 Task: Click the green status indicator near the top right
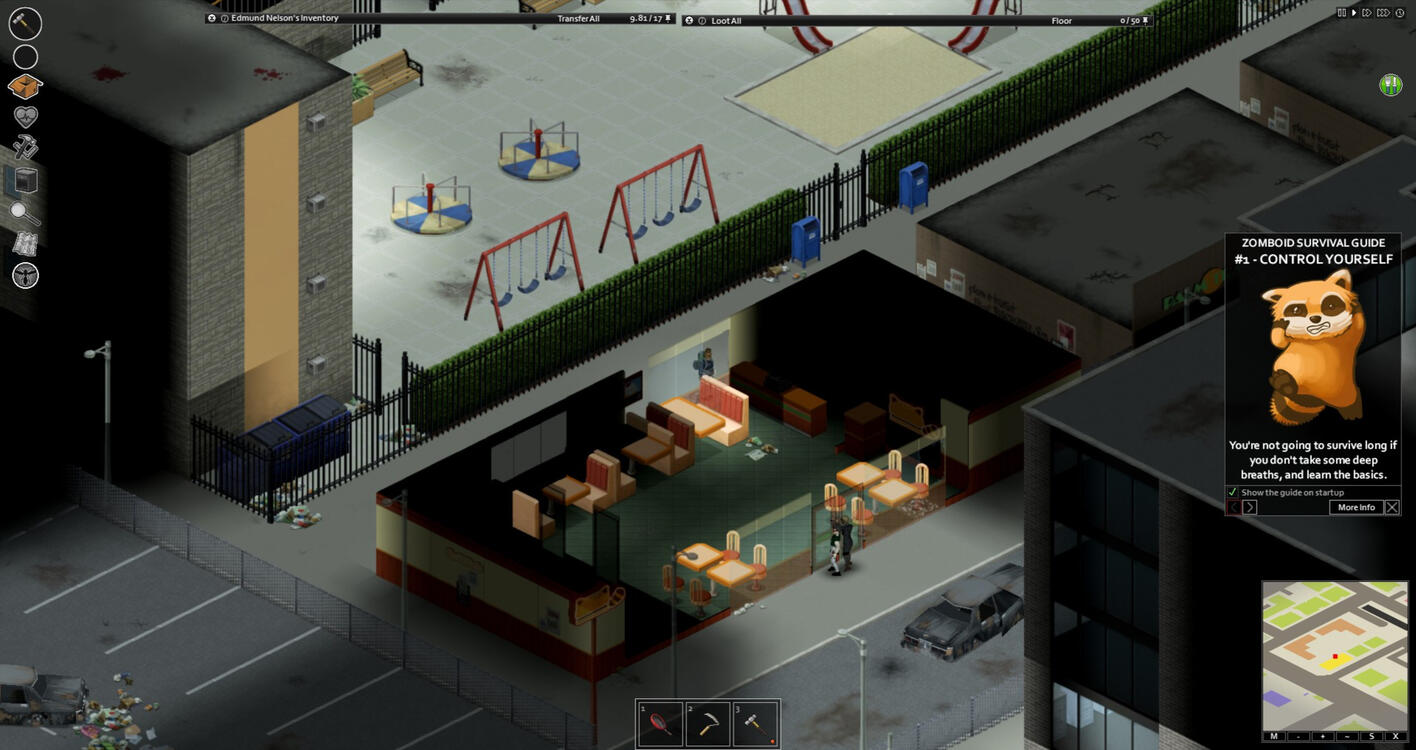coord(1390,85)
